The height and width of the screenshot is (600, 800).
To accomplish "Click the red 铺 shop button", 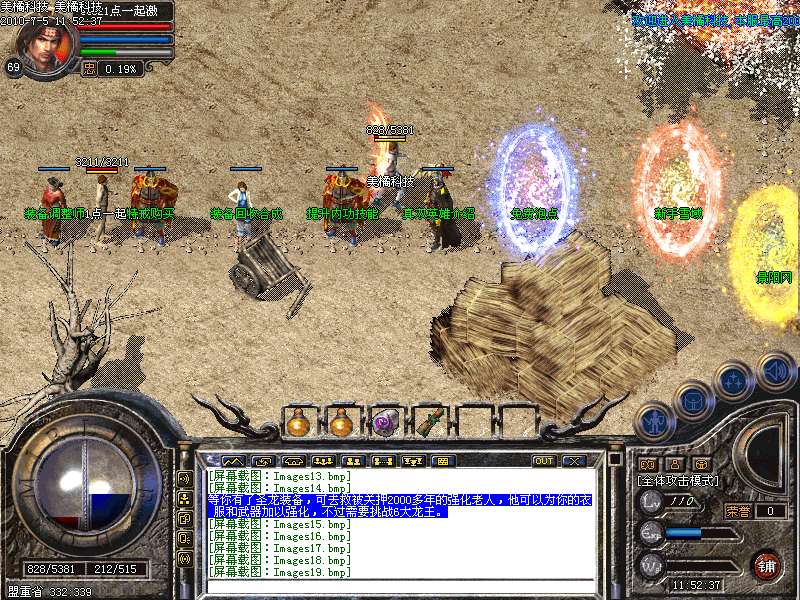I will [x=767, y=565].
